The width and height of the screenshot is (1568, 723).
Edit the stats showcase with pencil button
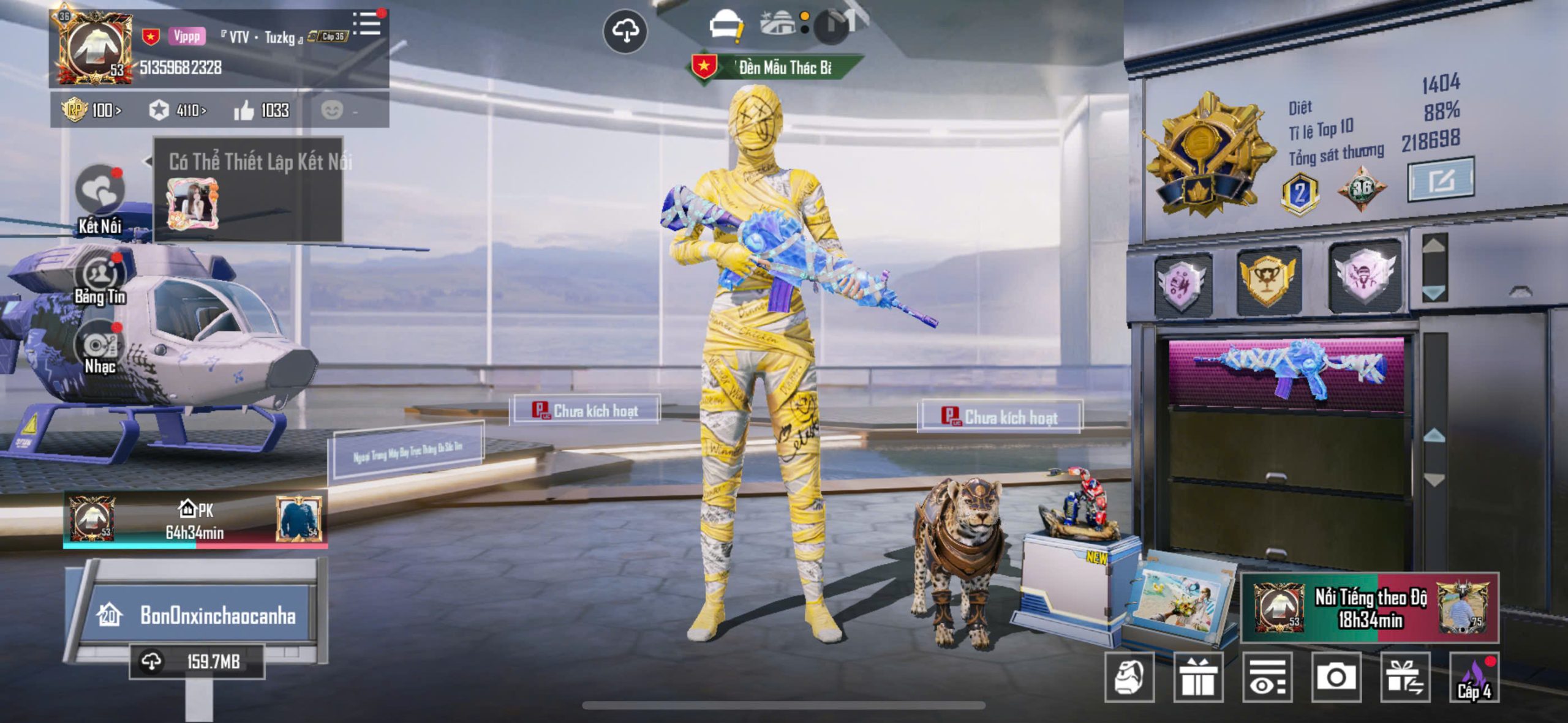click(1441, 180)
